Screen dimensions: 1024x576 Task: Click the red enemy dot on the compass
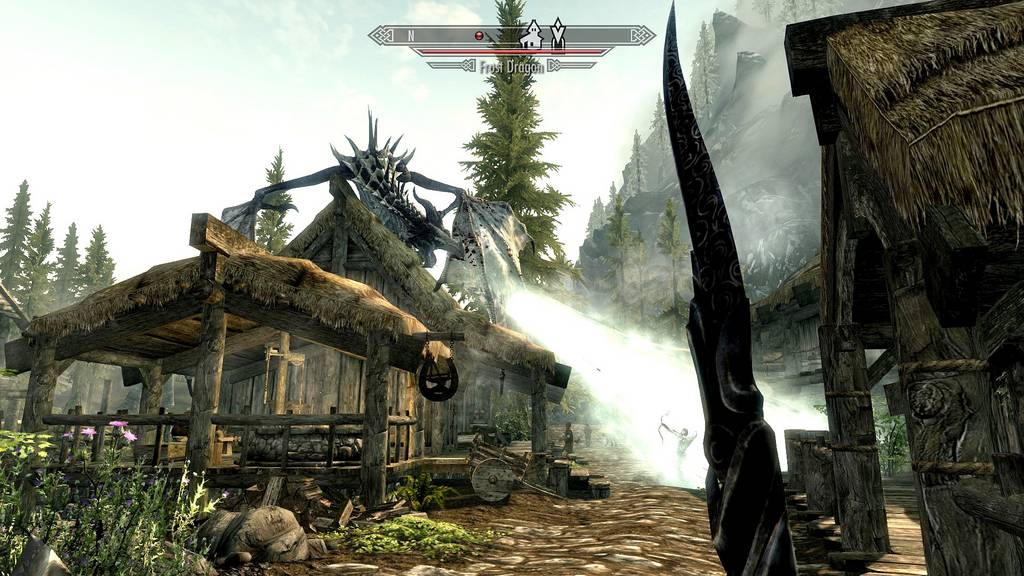479,36
